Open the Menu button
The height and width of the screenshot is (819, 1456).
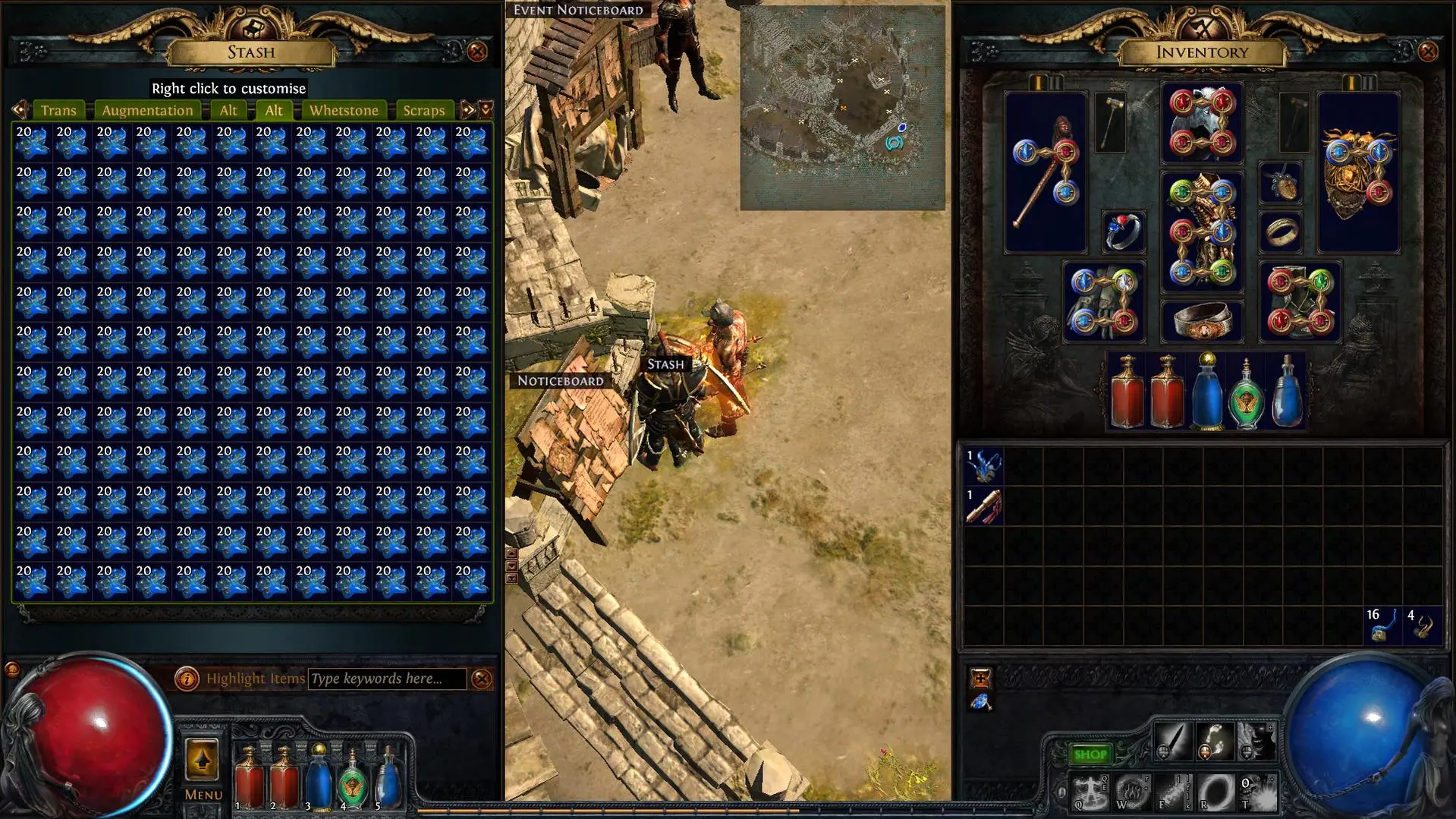click(203, 768)
